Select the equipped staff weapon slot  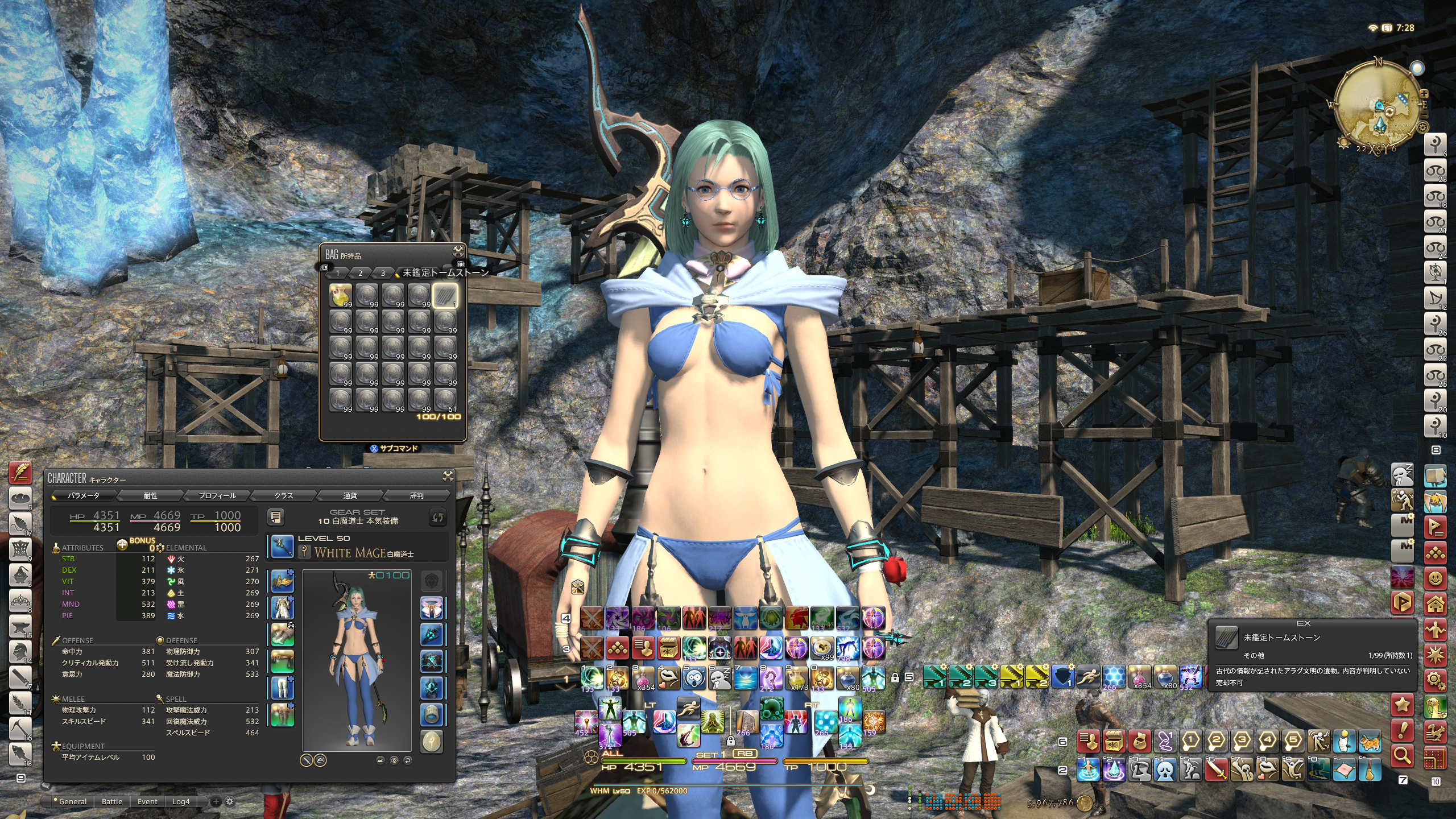pyautogui.click(x=282, y=547)
